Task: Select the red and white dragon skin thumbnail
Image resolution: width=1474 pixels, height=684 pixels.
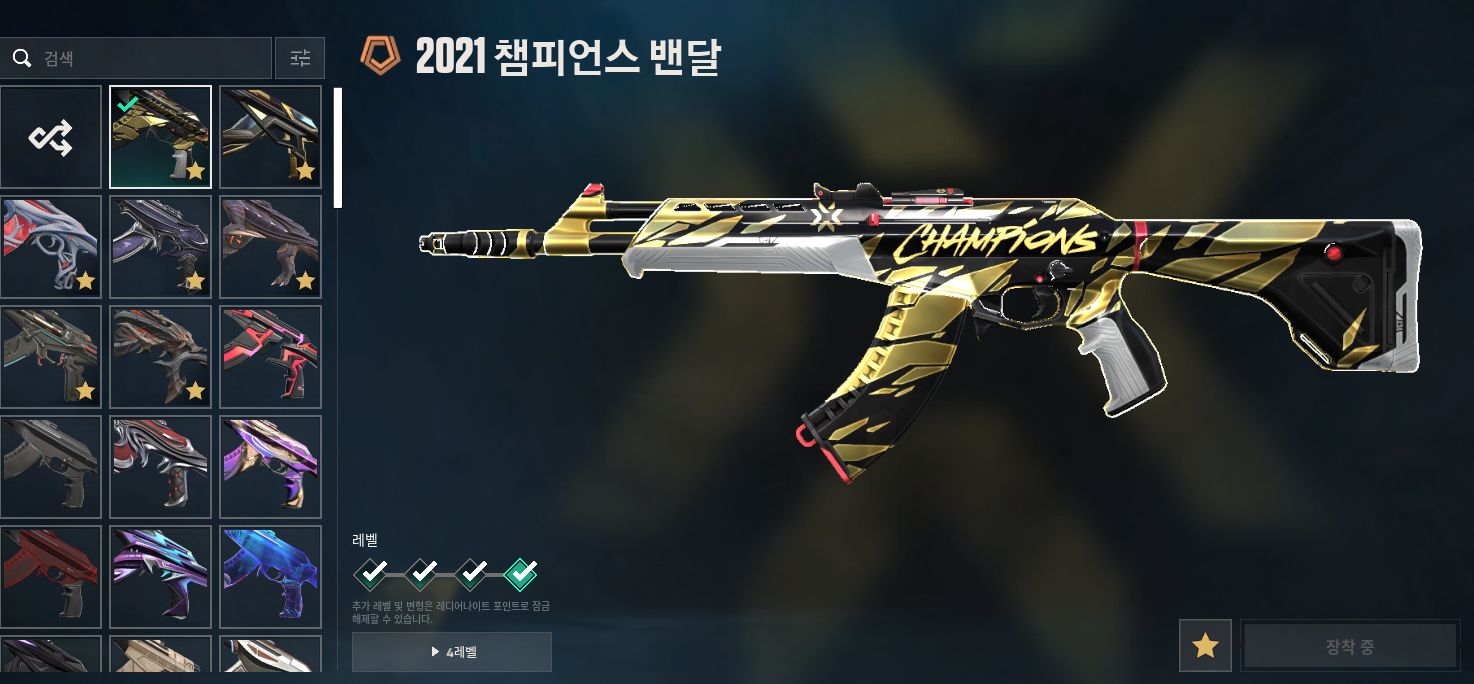Action: click(x=51, y=247)
